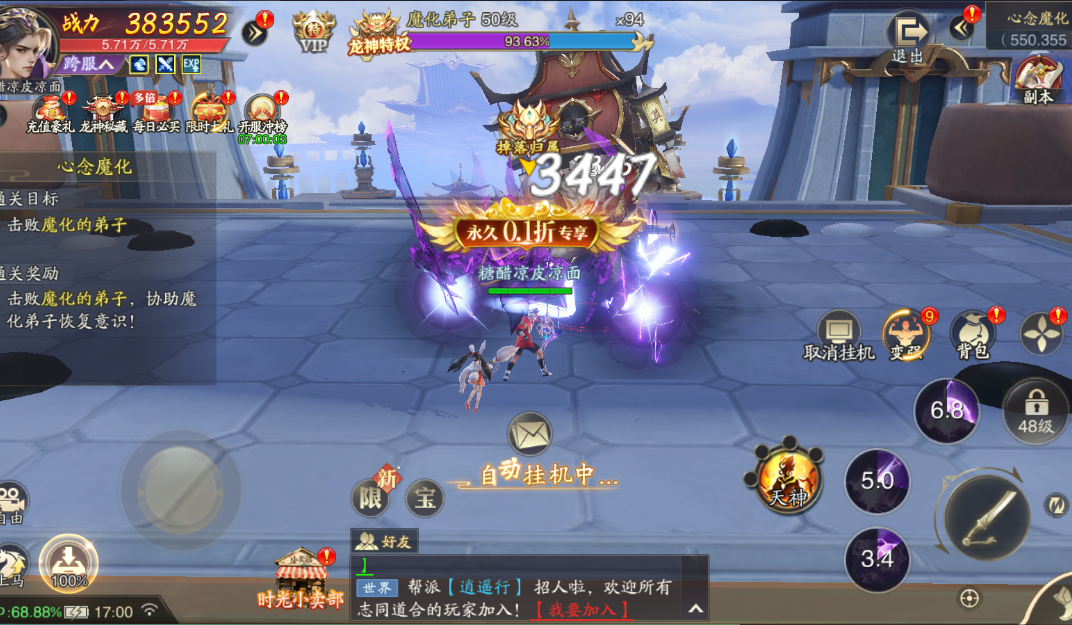Open the 变强 power-up menu
This screenshot has width=1072, height=625.
pyautogui.click(x=906, y=333)
